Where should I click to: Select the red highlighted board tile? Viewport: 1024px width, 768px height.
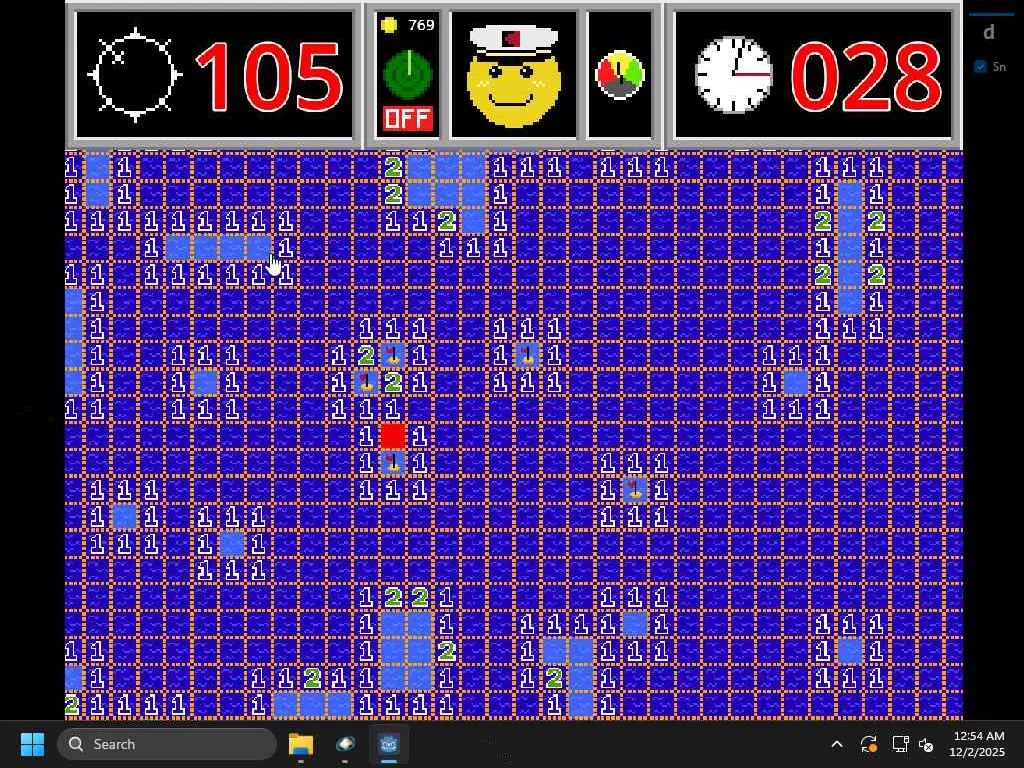pos(393,436)
